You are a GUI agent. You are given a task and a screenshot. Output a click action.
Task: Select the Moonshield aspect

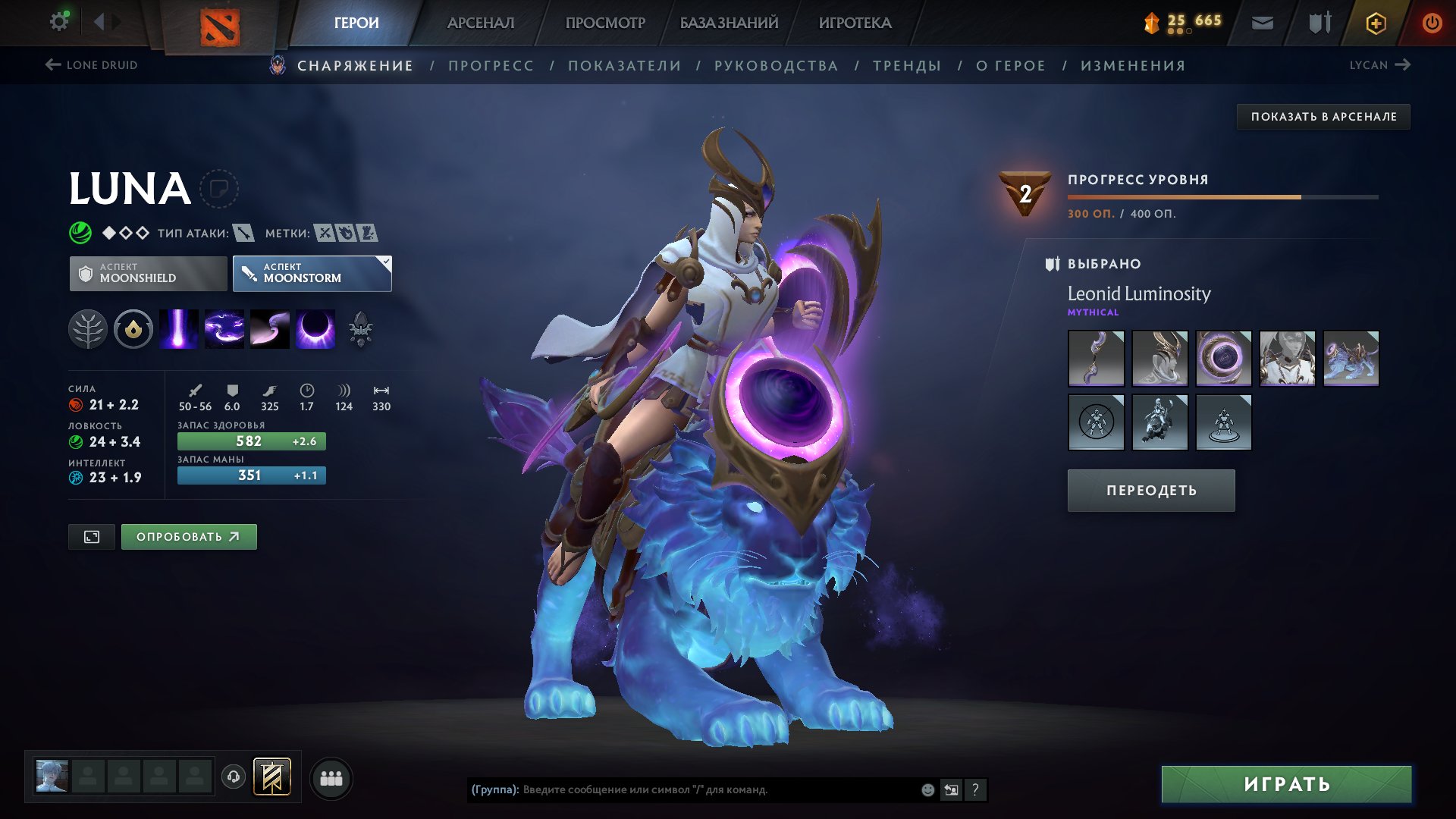click(149, 273)
